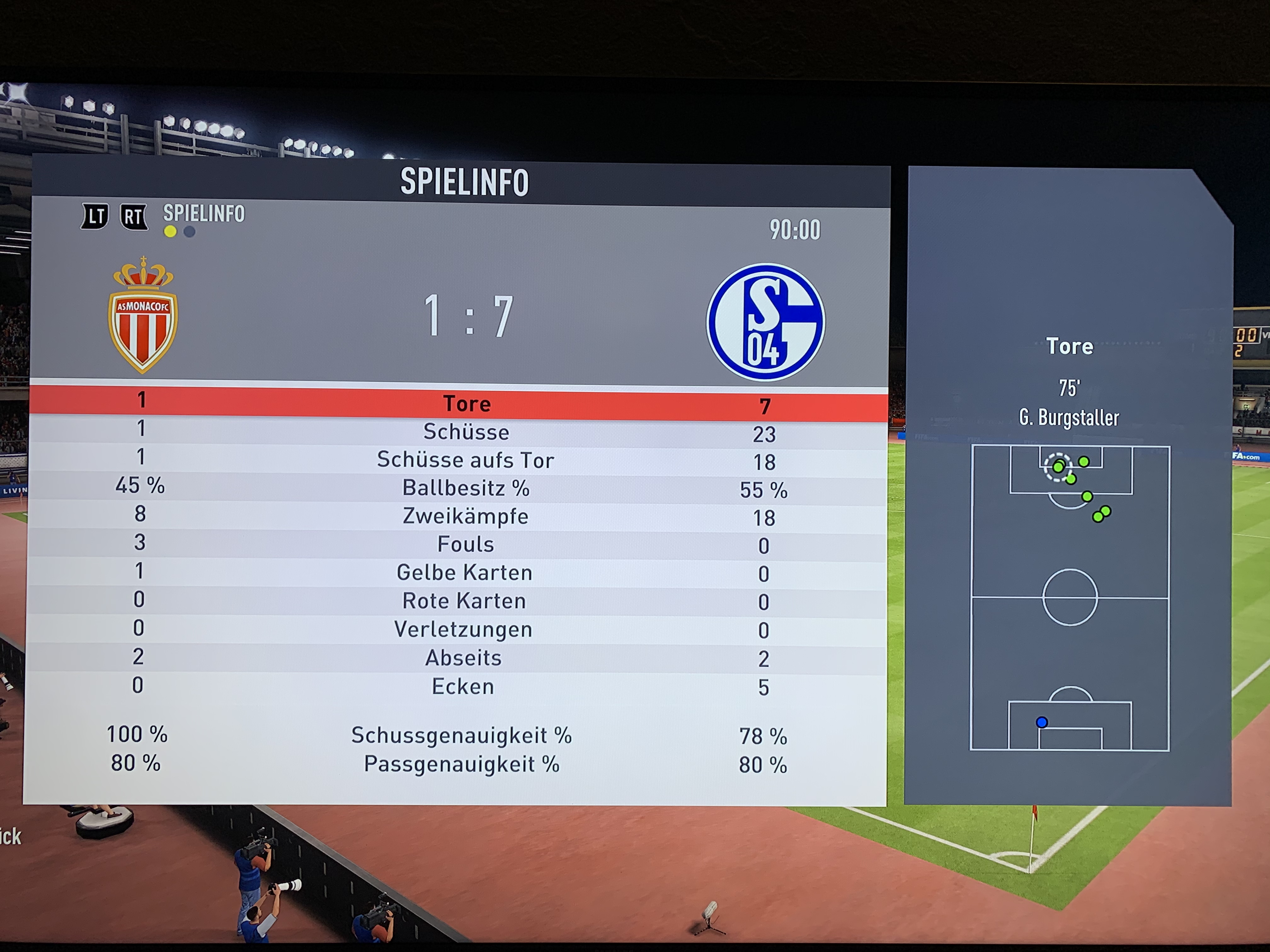This screenshot has width=1270, height=952.
Task: Select the highlighted Tore stat row
Action: coord(466,403)
